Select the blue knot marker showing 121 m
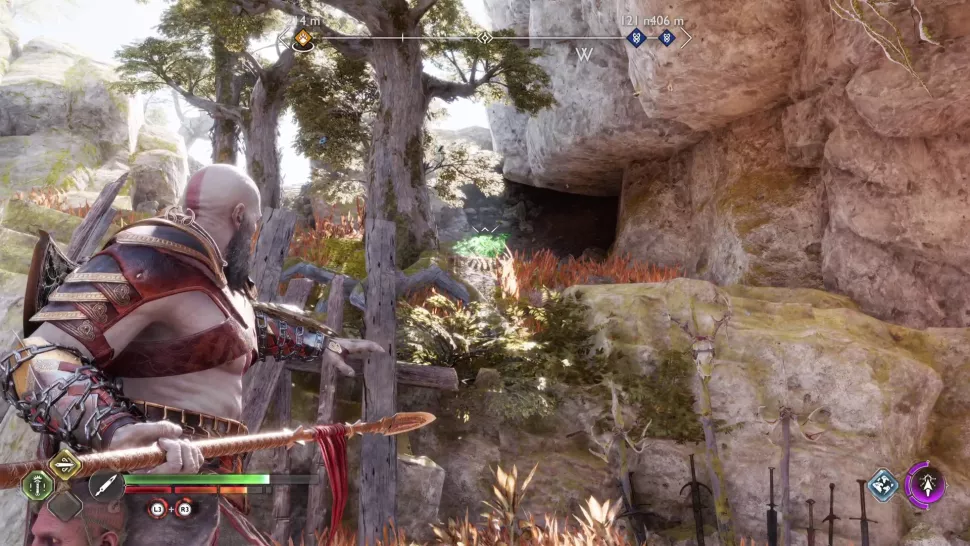Viewport: 970px width, 546px height. click(x=635, y=38)
